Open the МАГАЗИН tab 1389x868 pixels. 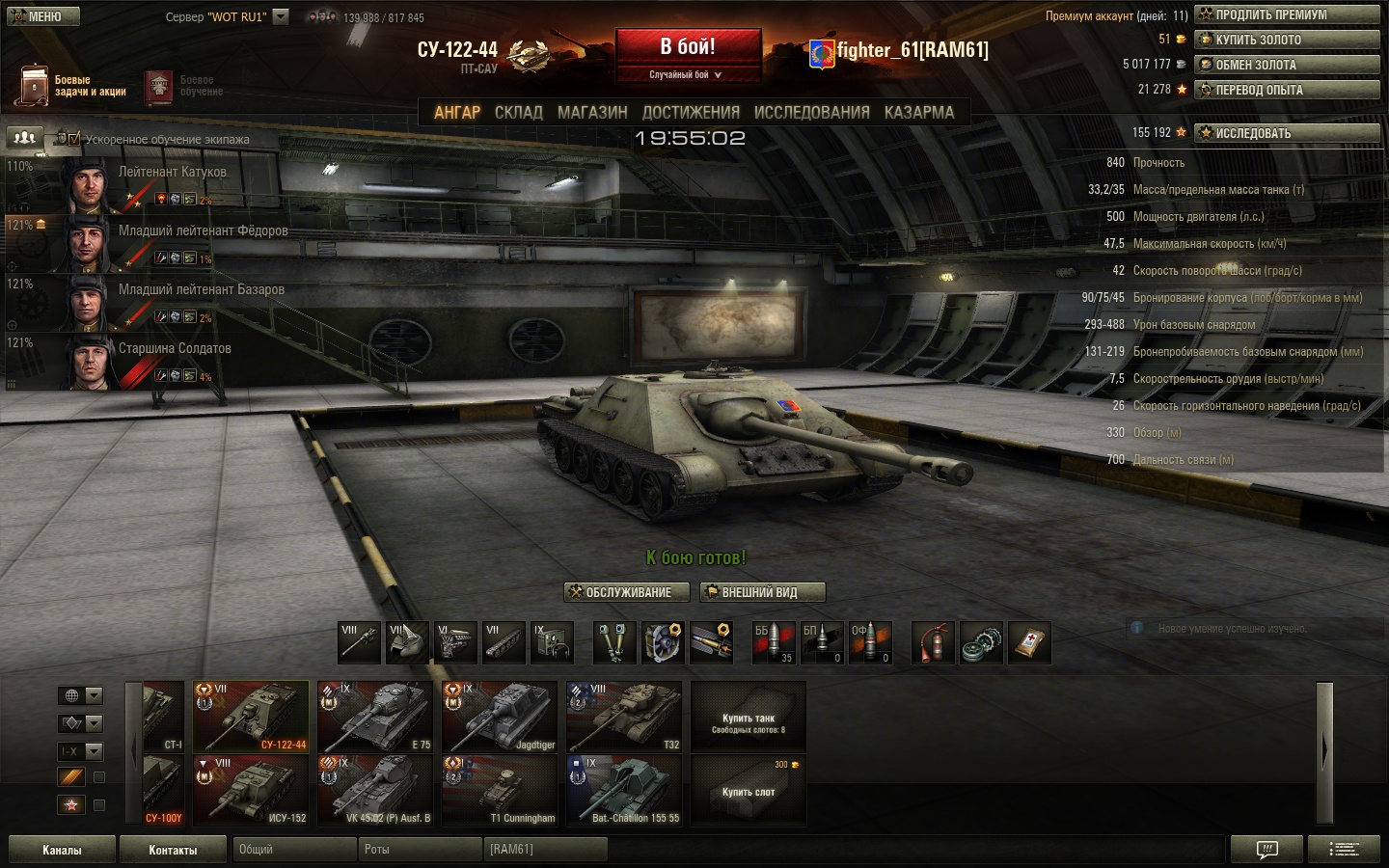pos(592,113)
